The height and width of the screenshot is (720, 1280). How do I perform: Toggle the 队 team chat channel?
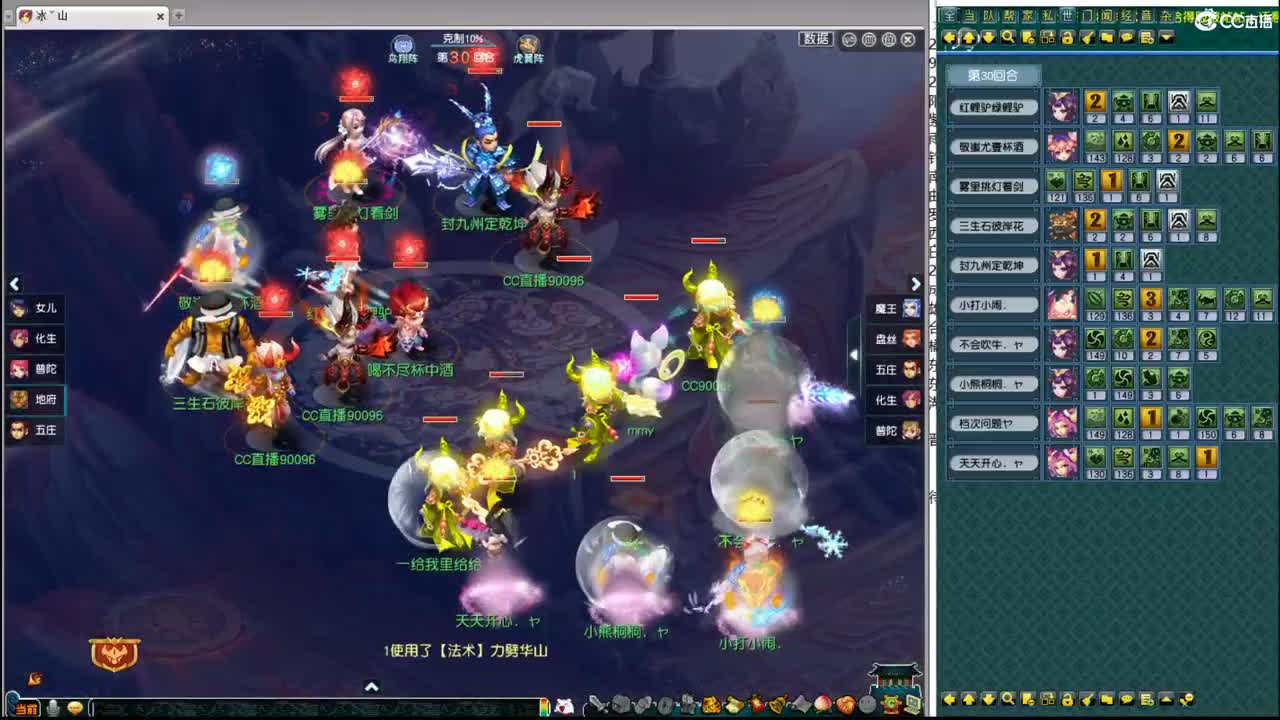click(988, 13)
